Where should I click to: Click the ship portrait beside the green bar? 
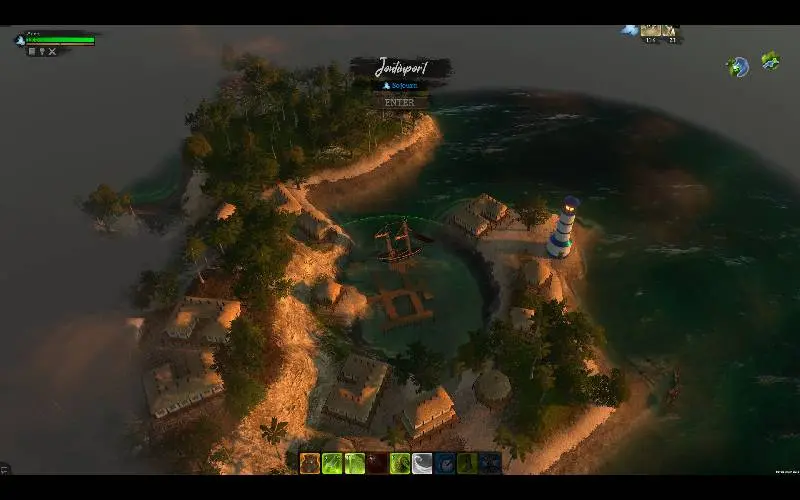pyautogui.click(x=20, y=40)
